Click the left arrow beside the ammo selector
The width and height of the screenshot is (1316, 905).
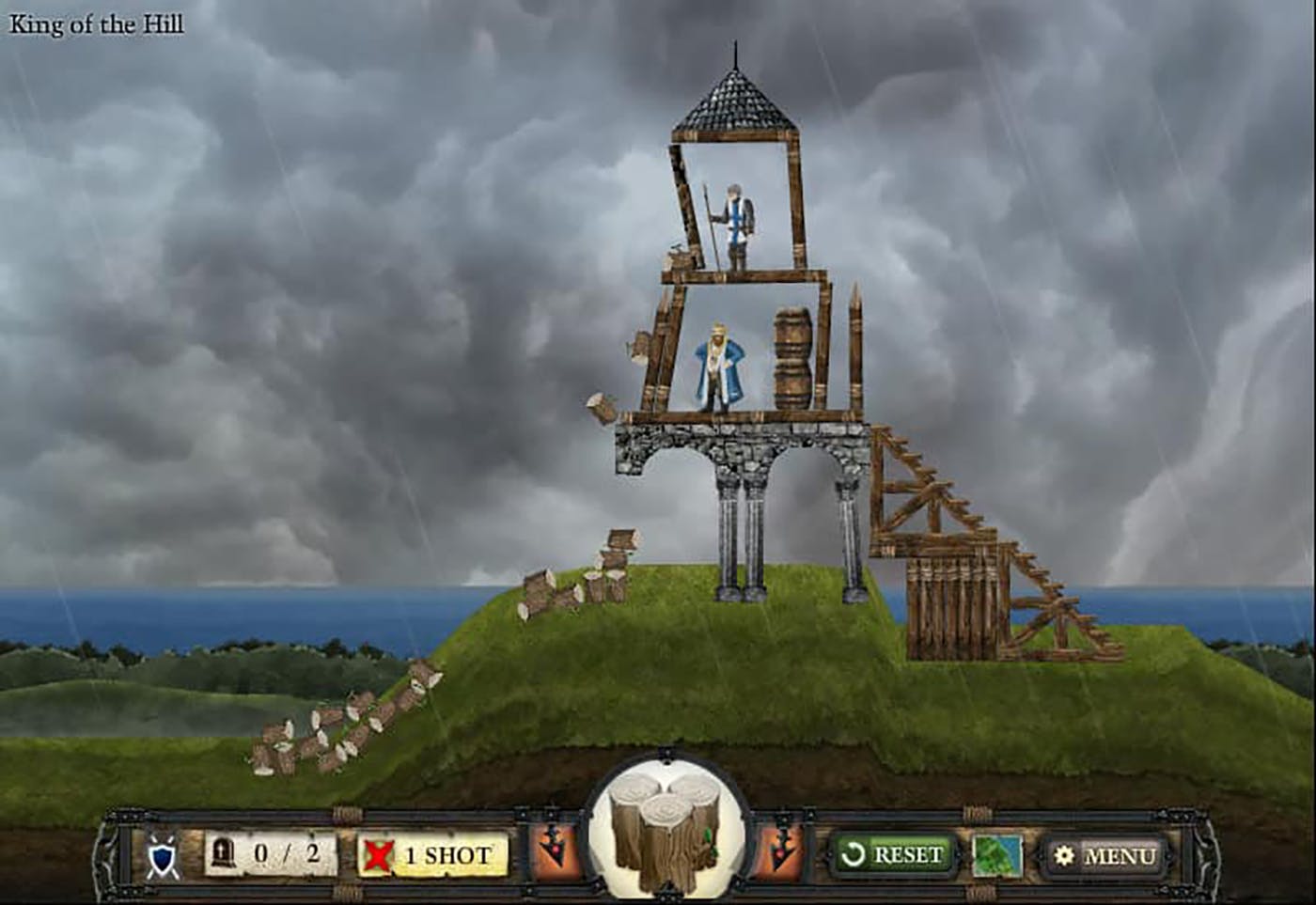[x=556, y=852]
